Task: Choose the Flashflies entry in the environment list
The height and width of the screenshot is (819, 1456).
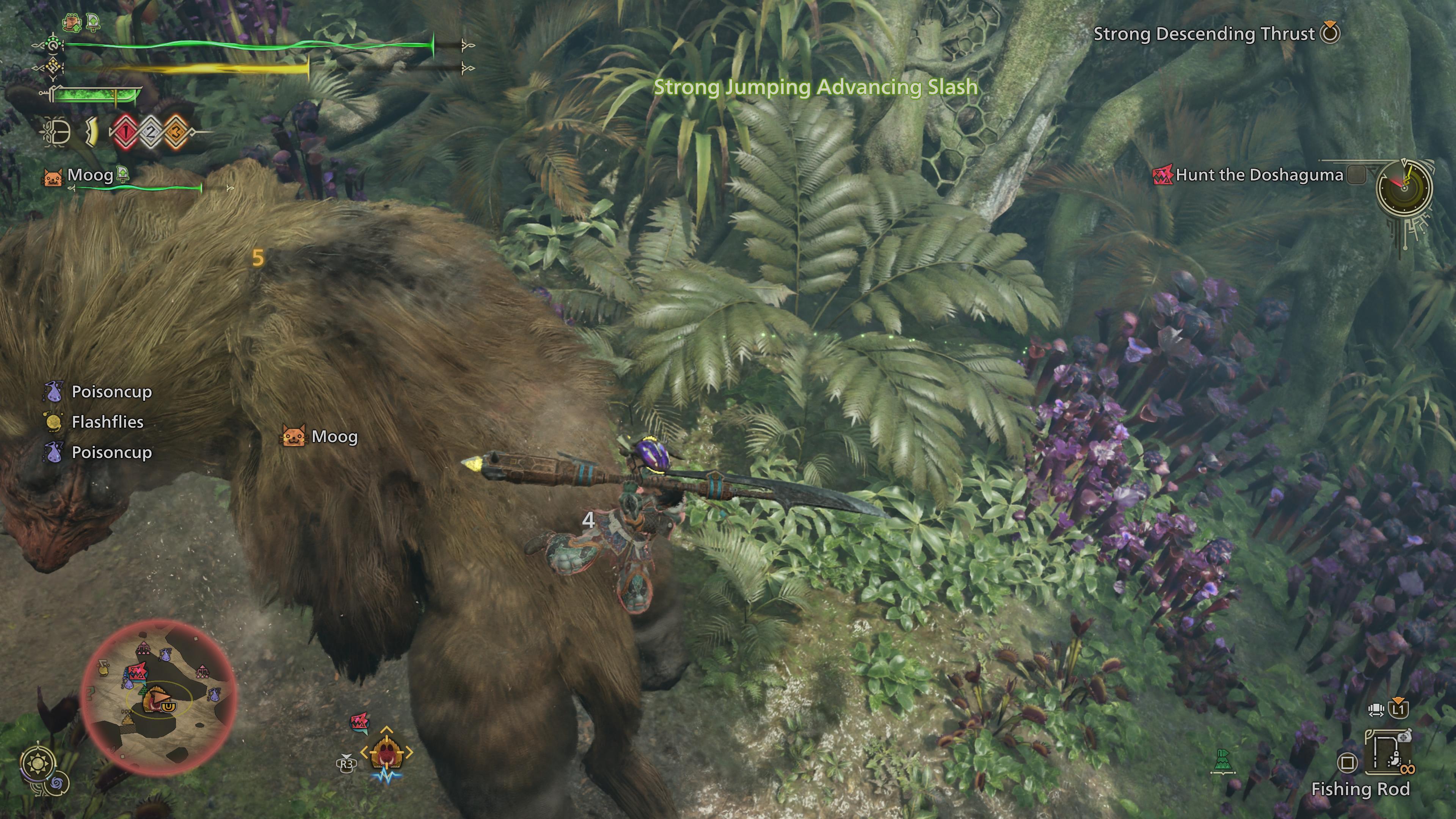Action: pyautogui.click(x=107, y=422)
